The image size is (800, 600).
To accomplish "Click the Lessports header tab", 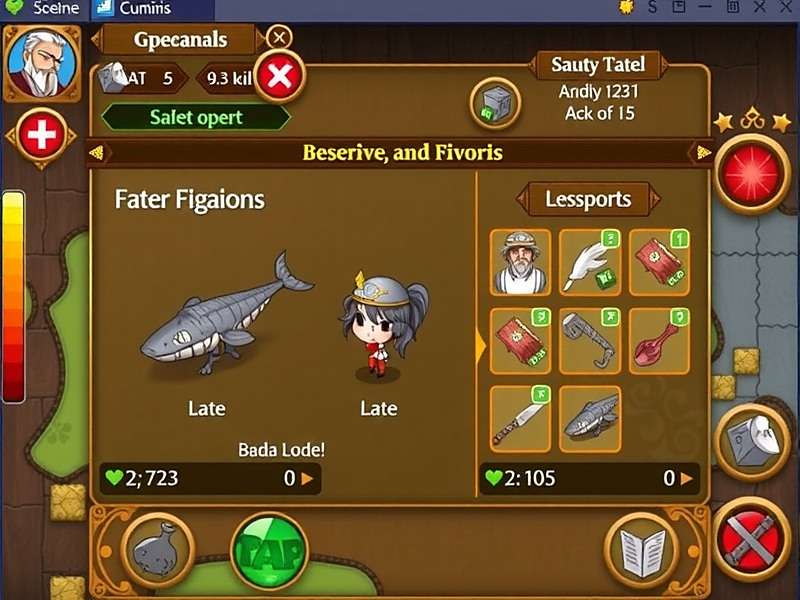I will pyautogui.click(x=588, y=199).
